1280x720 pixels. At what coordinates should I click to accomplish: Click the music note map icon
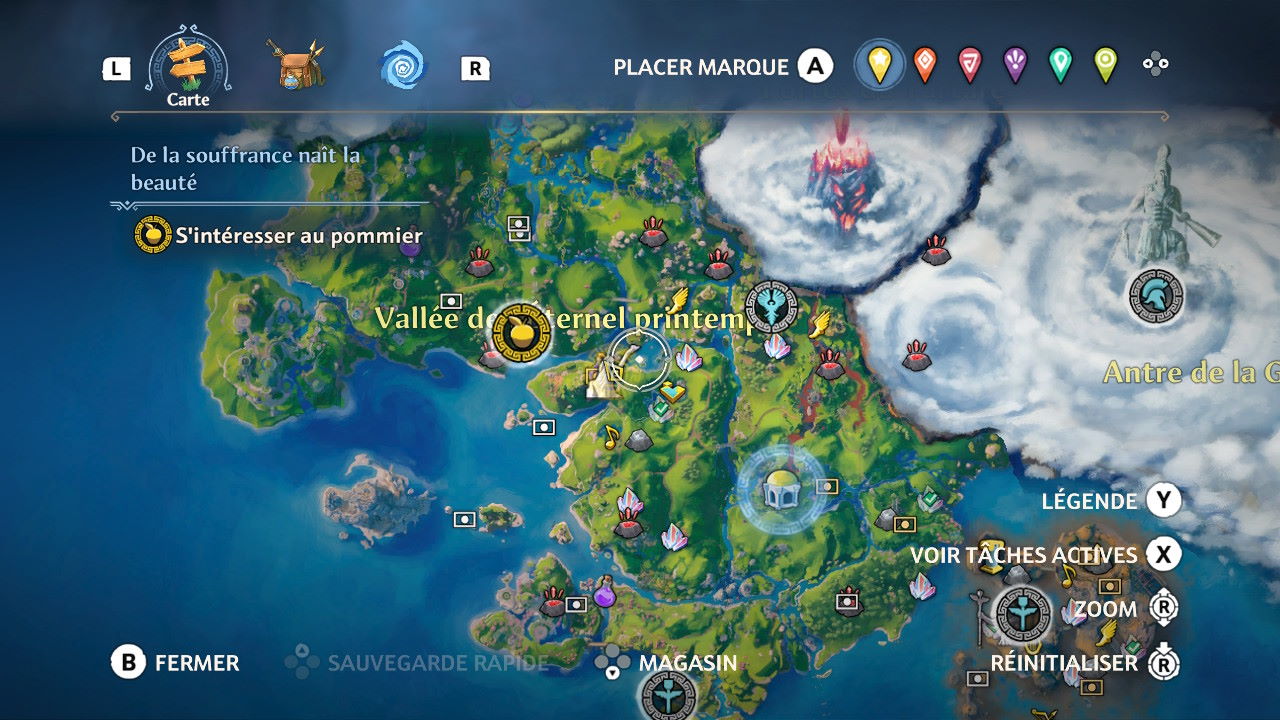tap(610, 435)
